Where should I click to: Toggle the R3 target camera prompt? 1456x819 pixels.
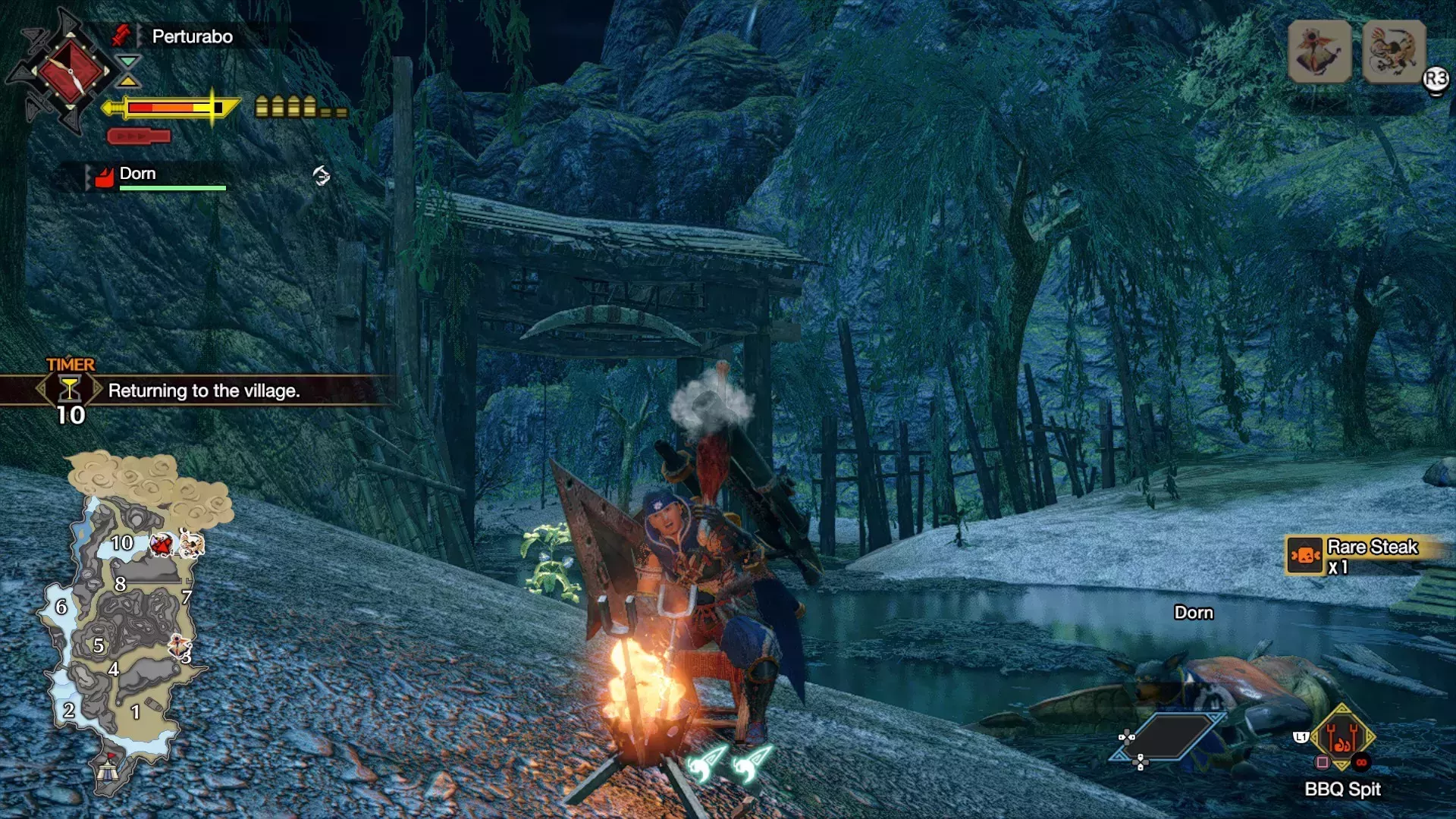point(1437,77)
